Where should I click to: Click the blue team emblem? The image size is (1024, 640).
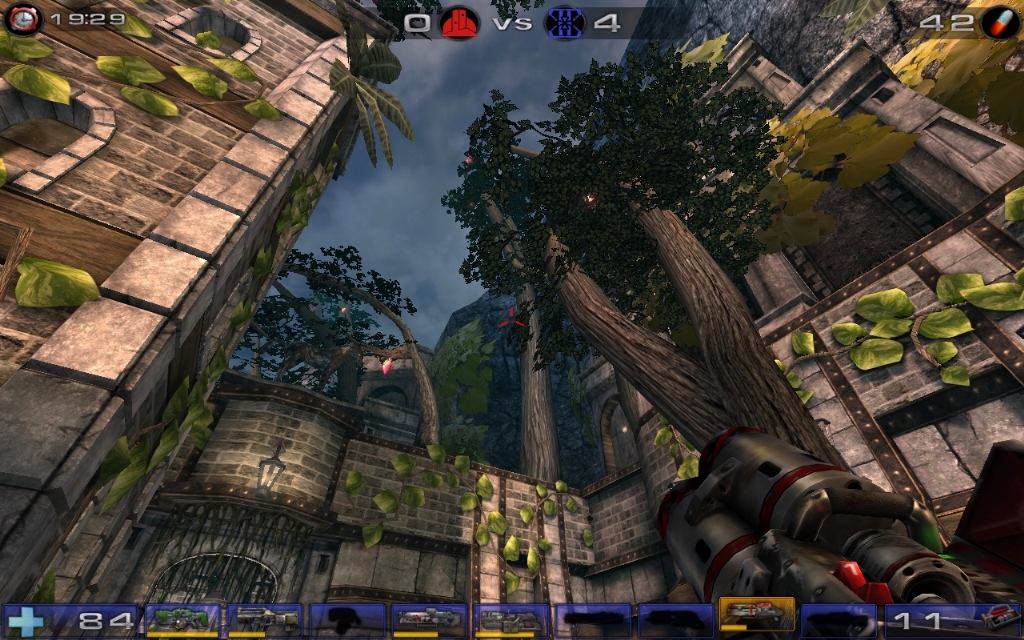(x=564, y=22)
